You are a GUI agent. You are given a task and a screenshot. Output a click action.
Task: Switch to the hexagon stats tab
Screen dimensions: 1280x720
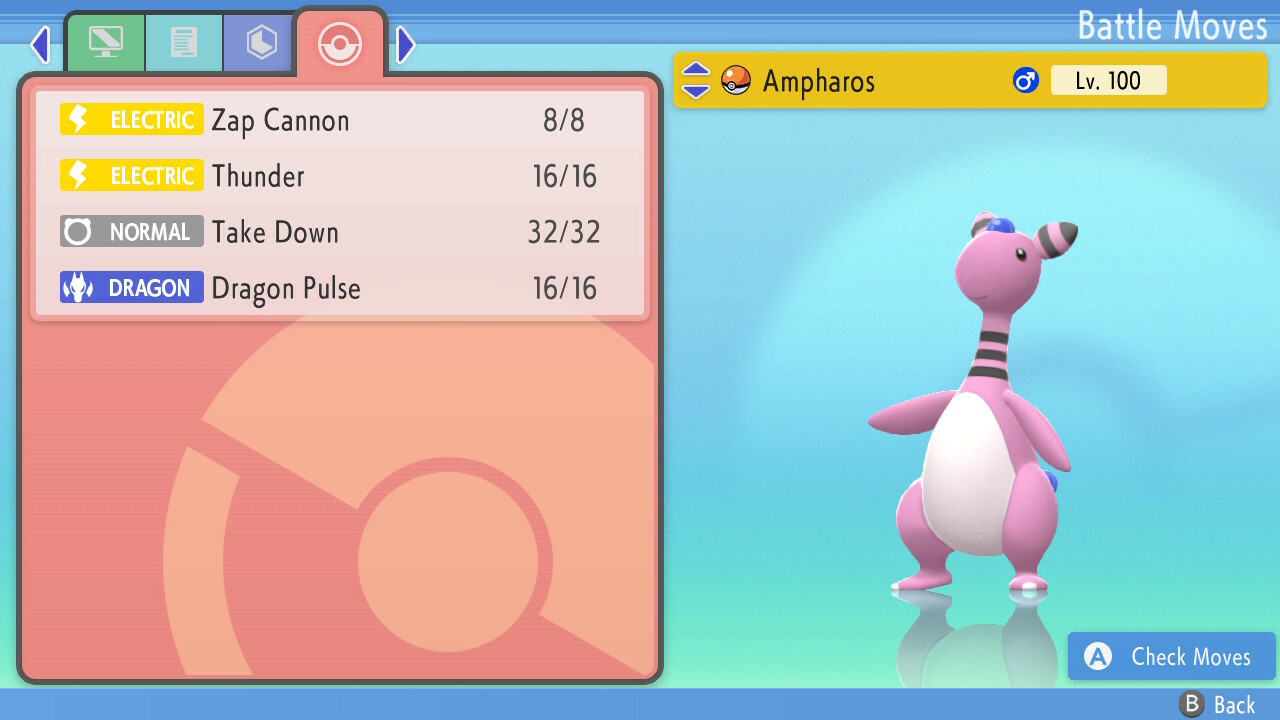point(261,43)
